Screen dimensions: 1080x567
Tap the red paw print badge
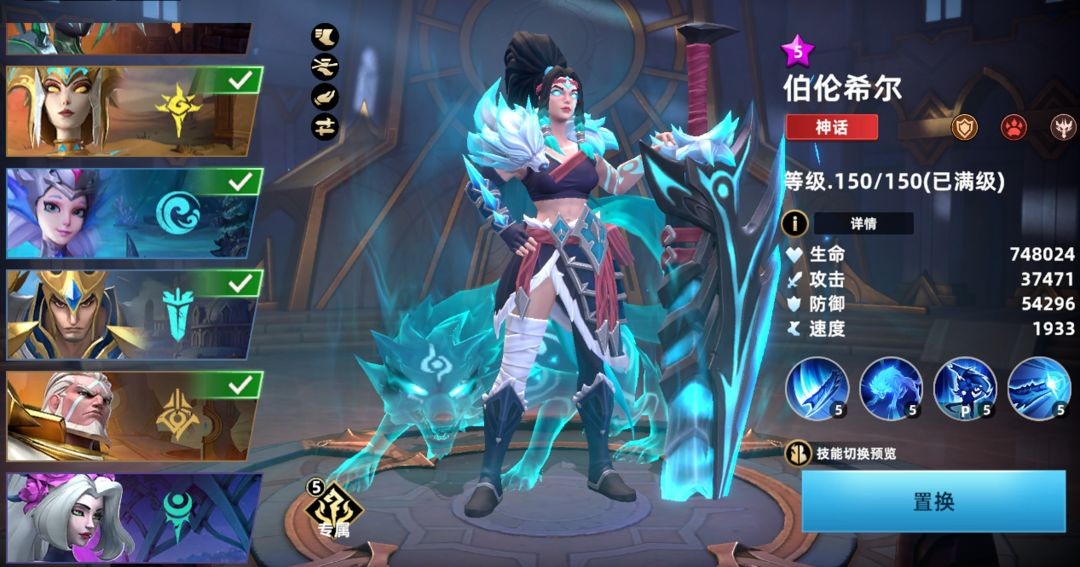click(1014, 127)
